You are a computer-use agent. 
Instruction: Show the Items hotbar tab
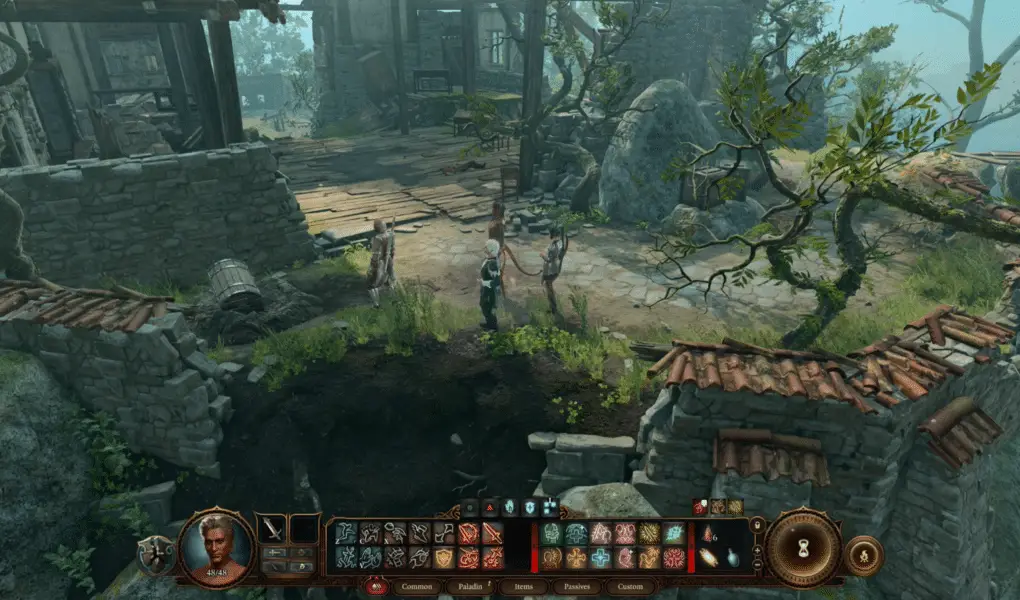[x=524, y=587]
